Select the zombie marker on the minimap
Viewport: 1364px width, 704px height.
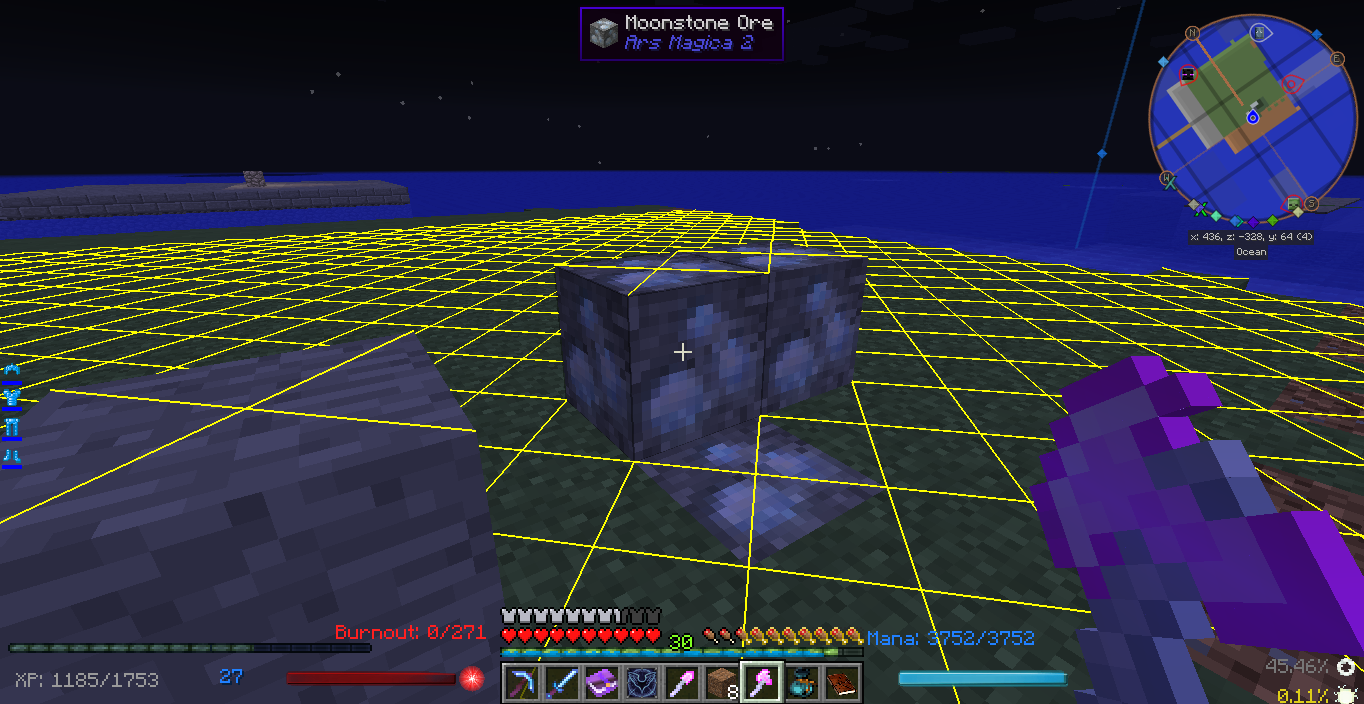[1293, 205]
